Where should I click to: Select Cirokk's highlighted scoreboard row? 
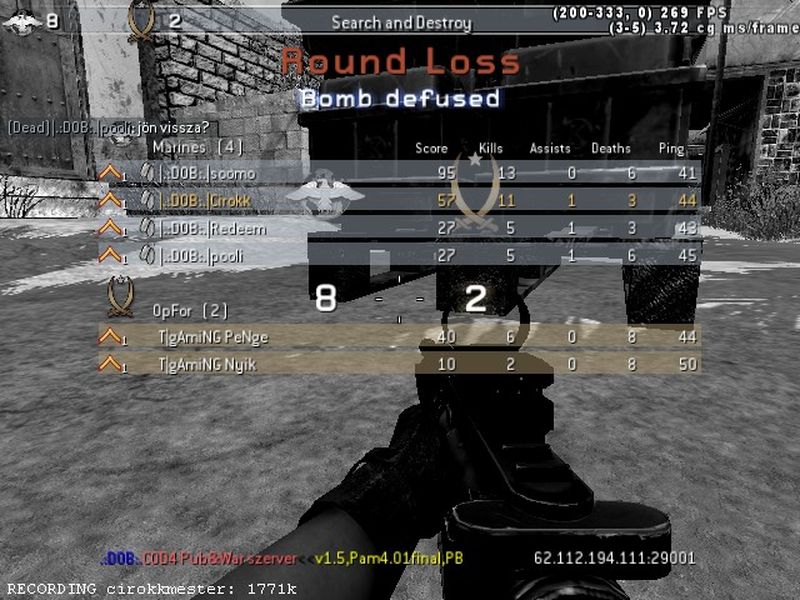400,200
